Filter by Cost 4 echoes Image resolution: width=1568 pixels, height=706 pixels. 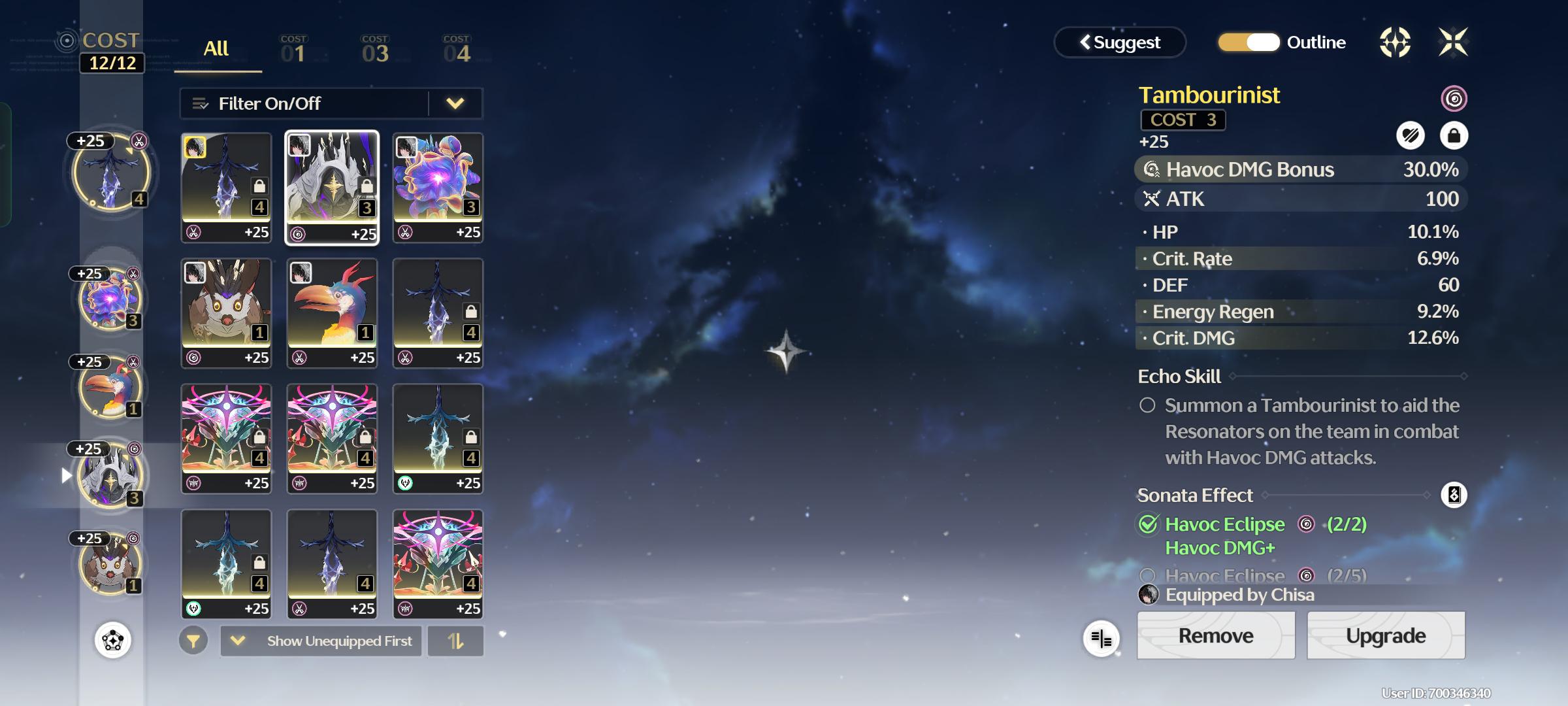pyautogui.click(x=456, y=50)
